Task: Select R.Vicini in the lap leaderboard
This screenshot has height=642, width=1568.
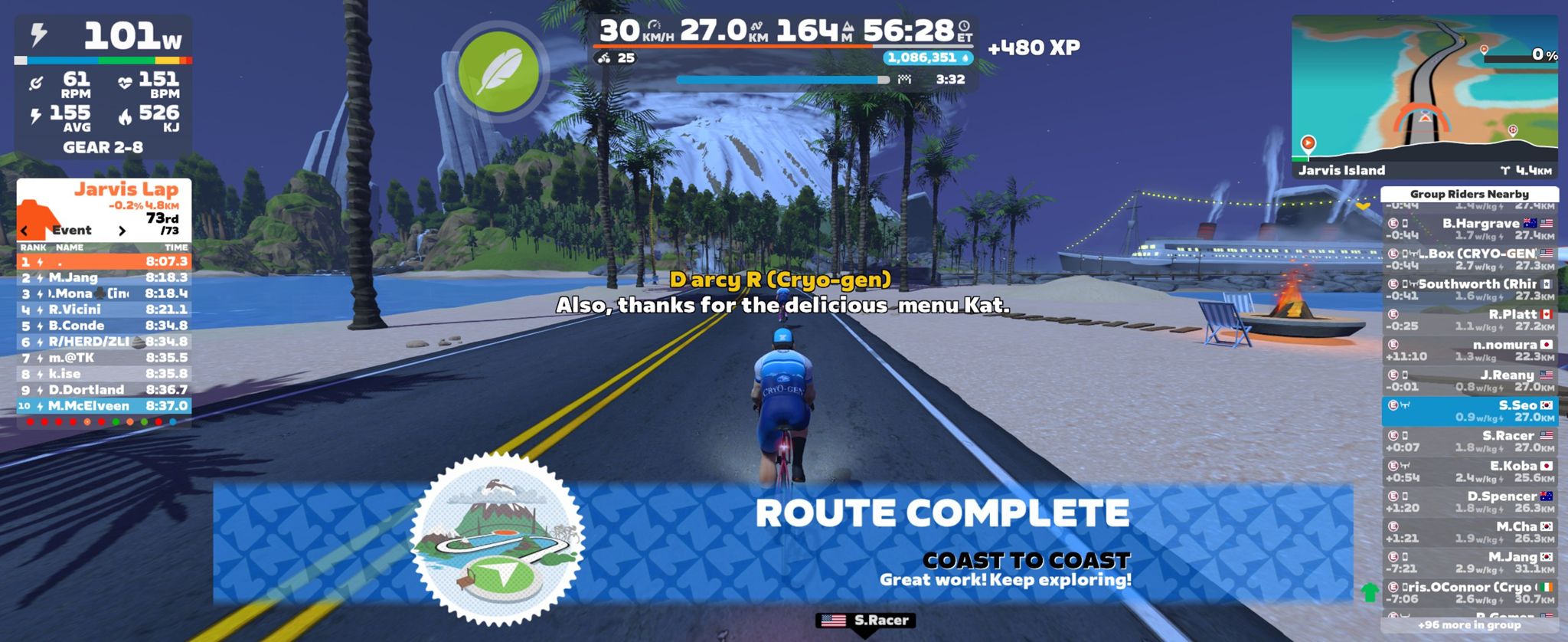Action: 104,310
